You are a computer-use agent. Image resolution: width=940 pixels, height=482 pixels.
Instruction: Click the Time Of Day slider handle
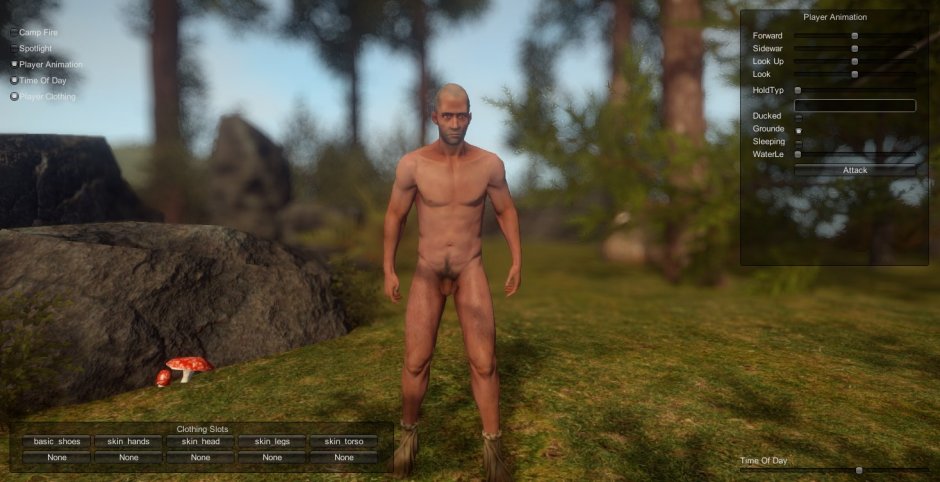(859, 469)
